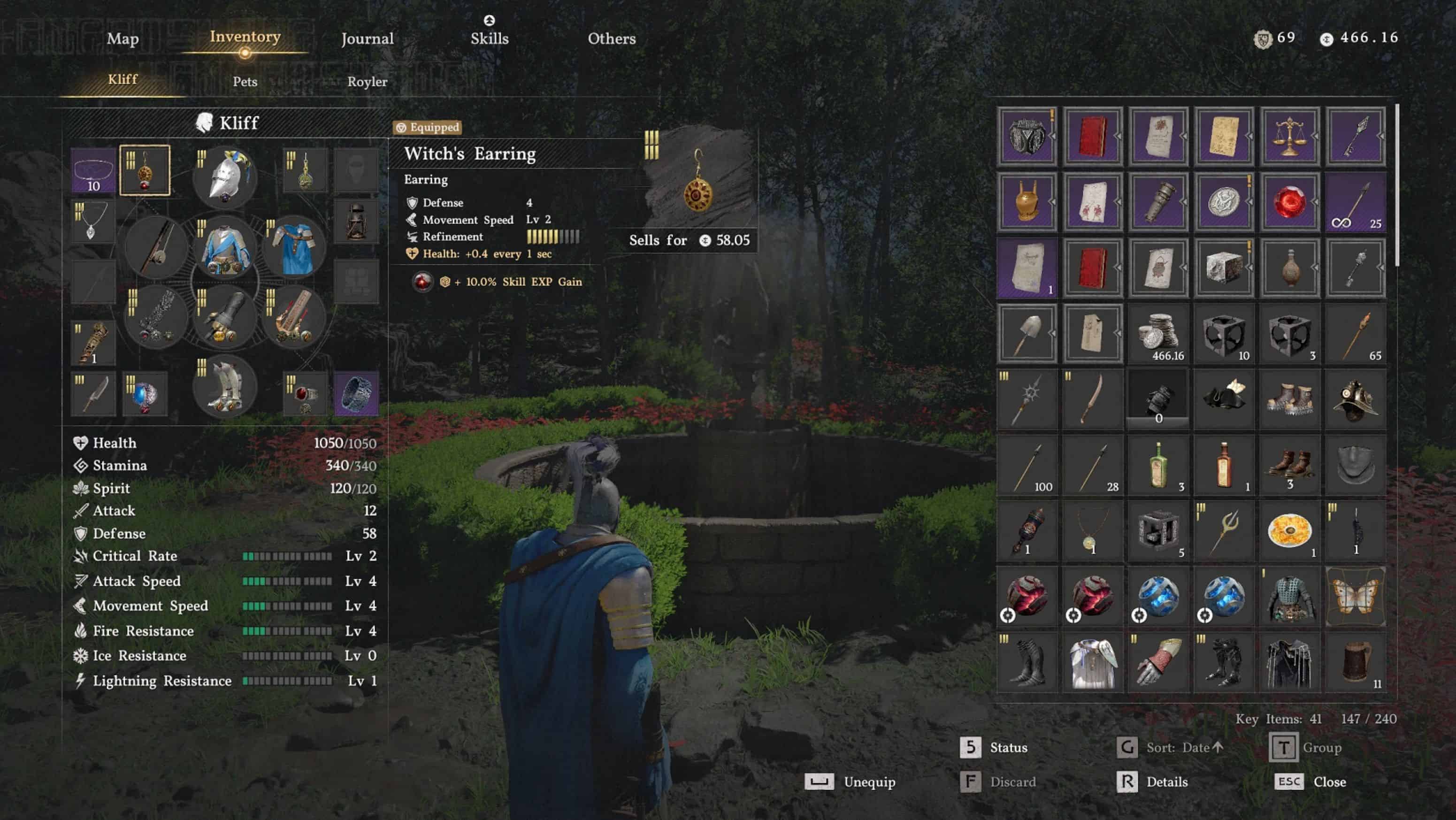Change the Sort by Date order

click(x=1171, y=748)
